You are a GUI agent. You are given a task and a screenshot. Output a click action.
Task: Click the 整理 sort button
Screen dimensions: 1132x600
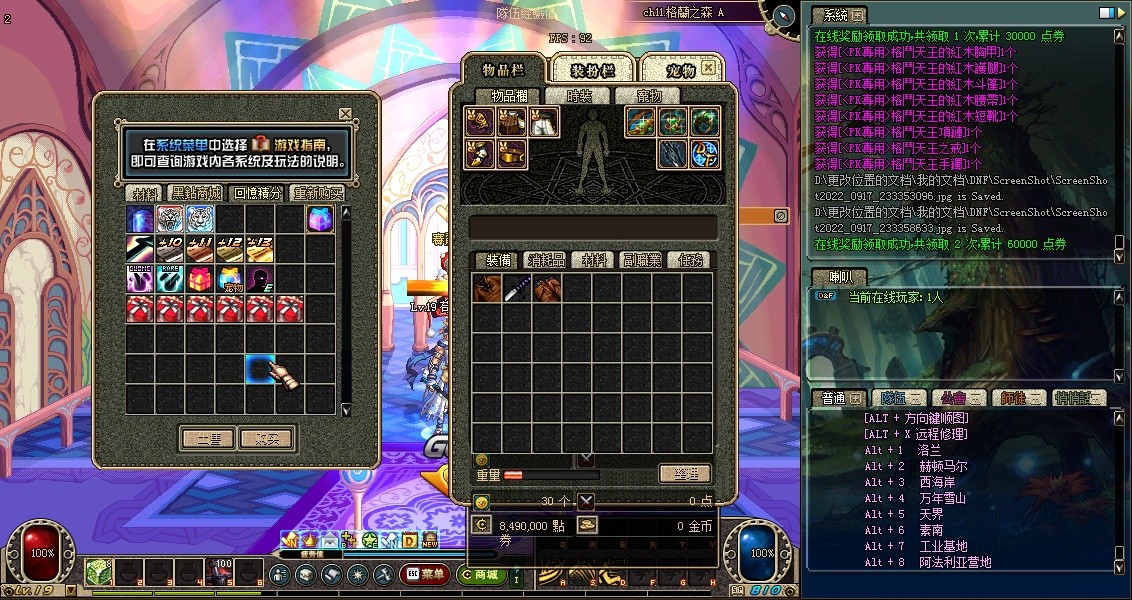685,474
